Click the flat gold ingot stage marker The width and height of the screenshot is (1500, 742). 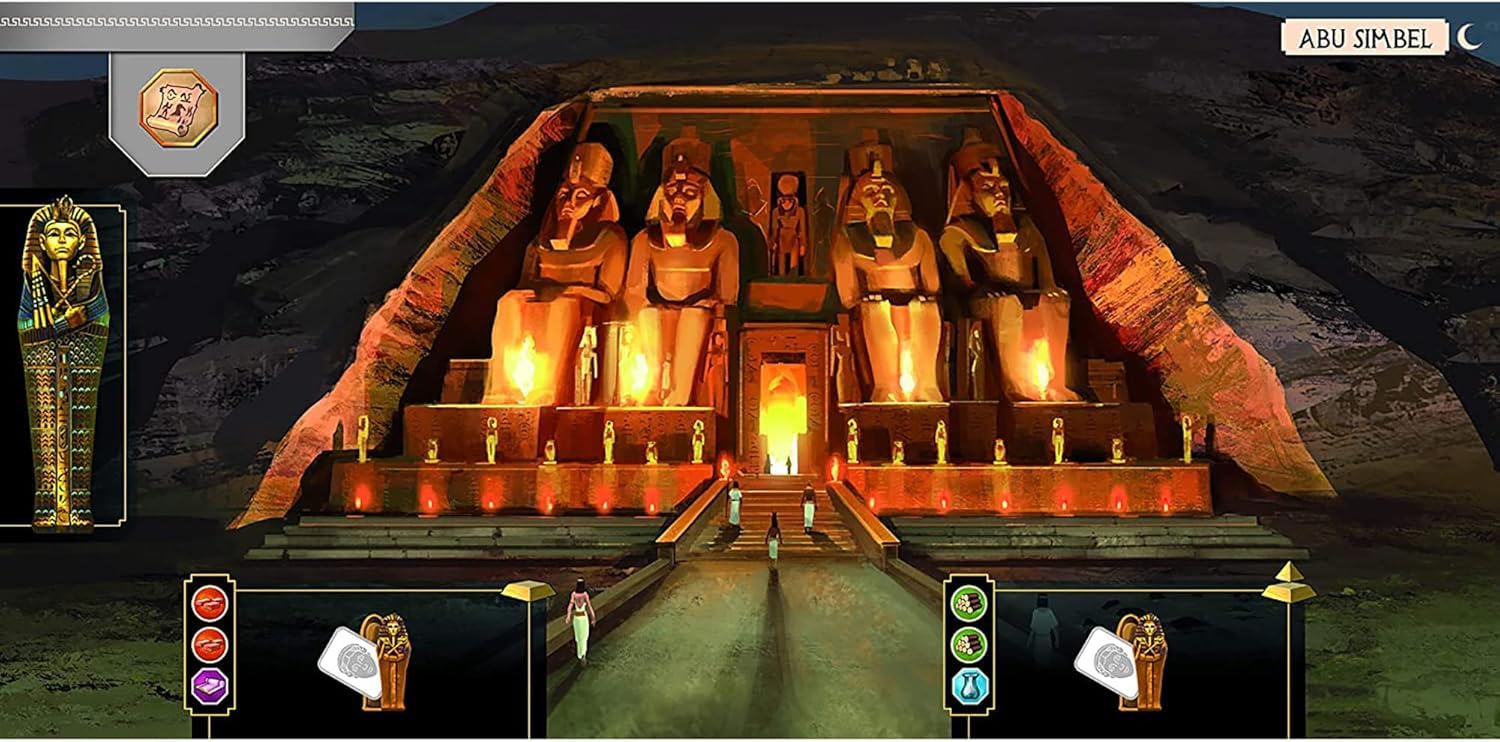click(528, 590)
